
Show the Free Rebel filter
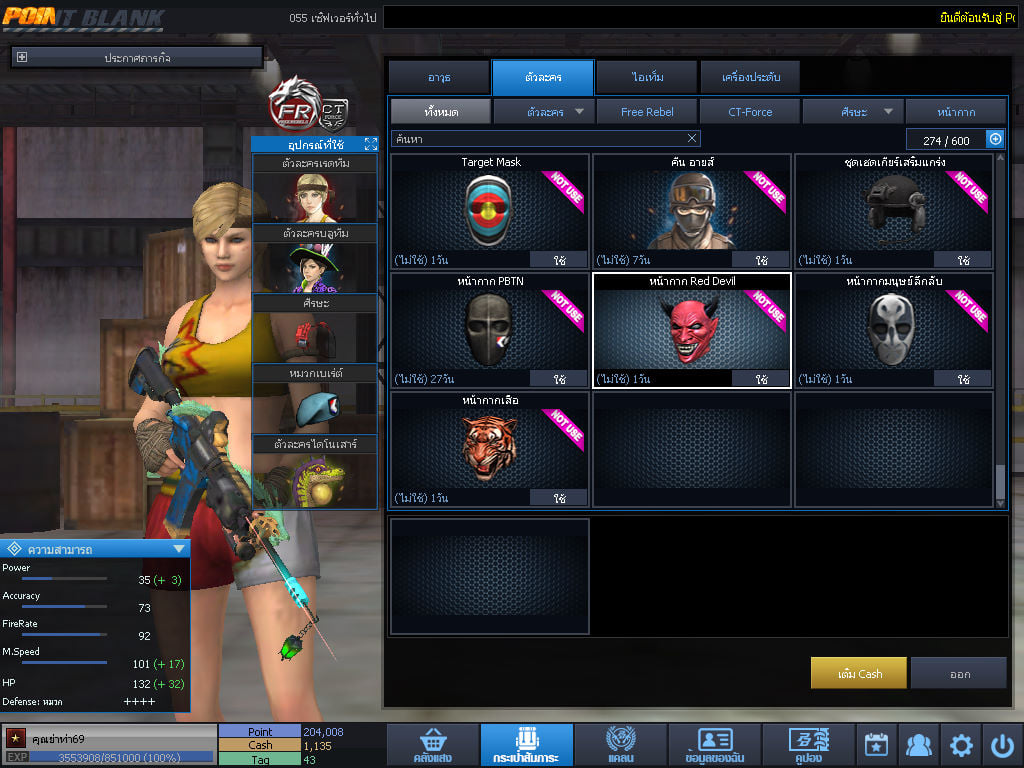tap(646, 112)
